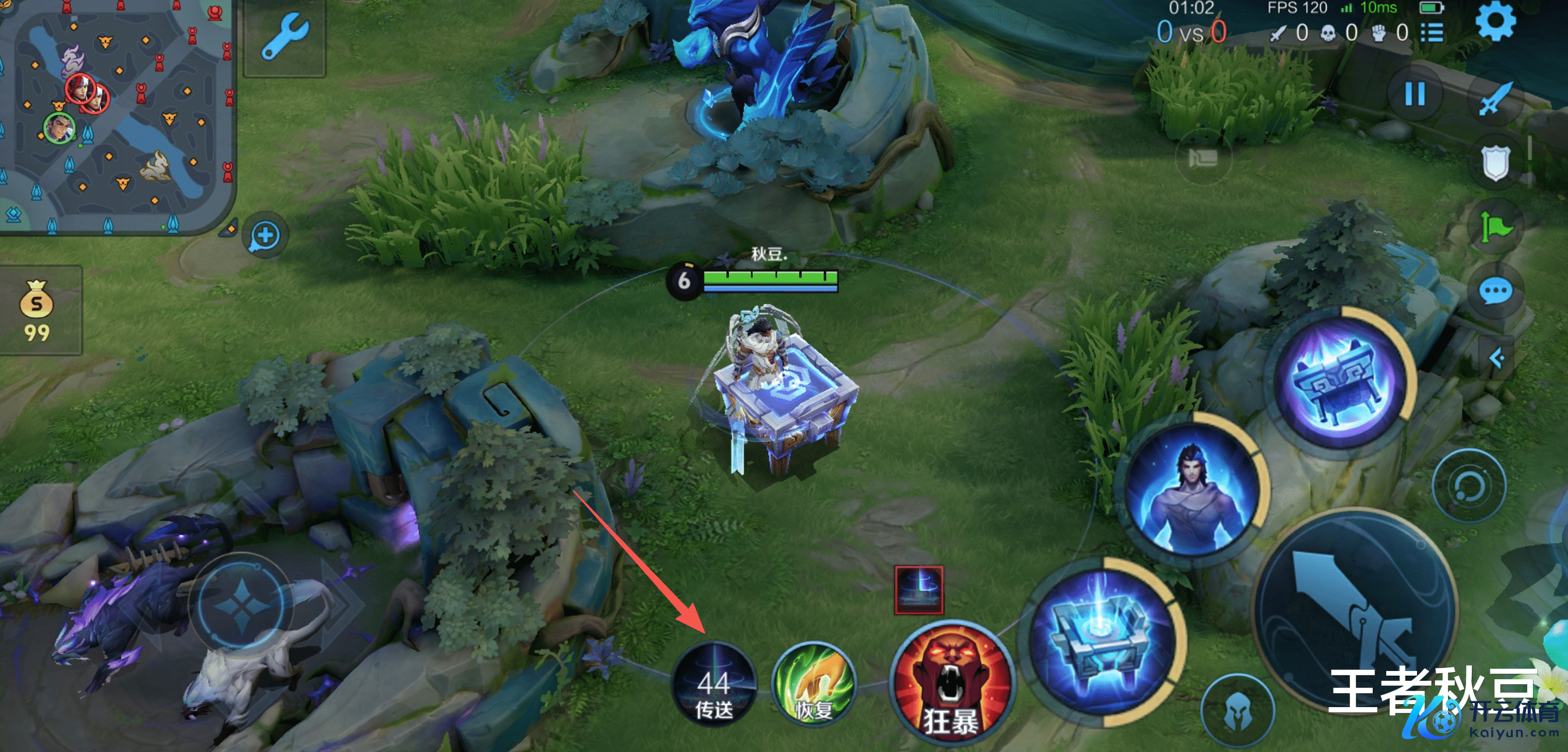Activate the 传送 teleport spell
Screen dimensions: 1568x752
click(713, 684)
